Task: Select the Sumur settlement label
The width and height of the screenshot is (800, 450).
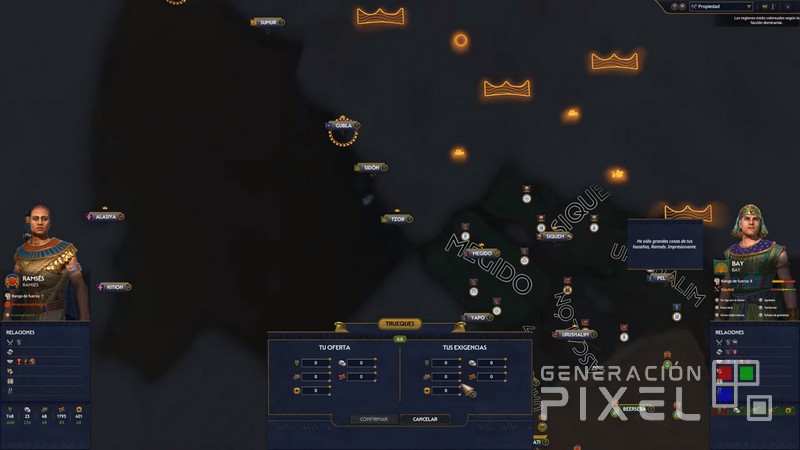Action: click(x=268, y=22)
